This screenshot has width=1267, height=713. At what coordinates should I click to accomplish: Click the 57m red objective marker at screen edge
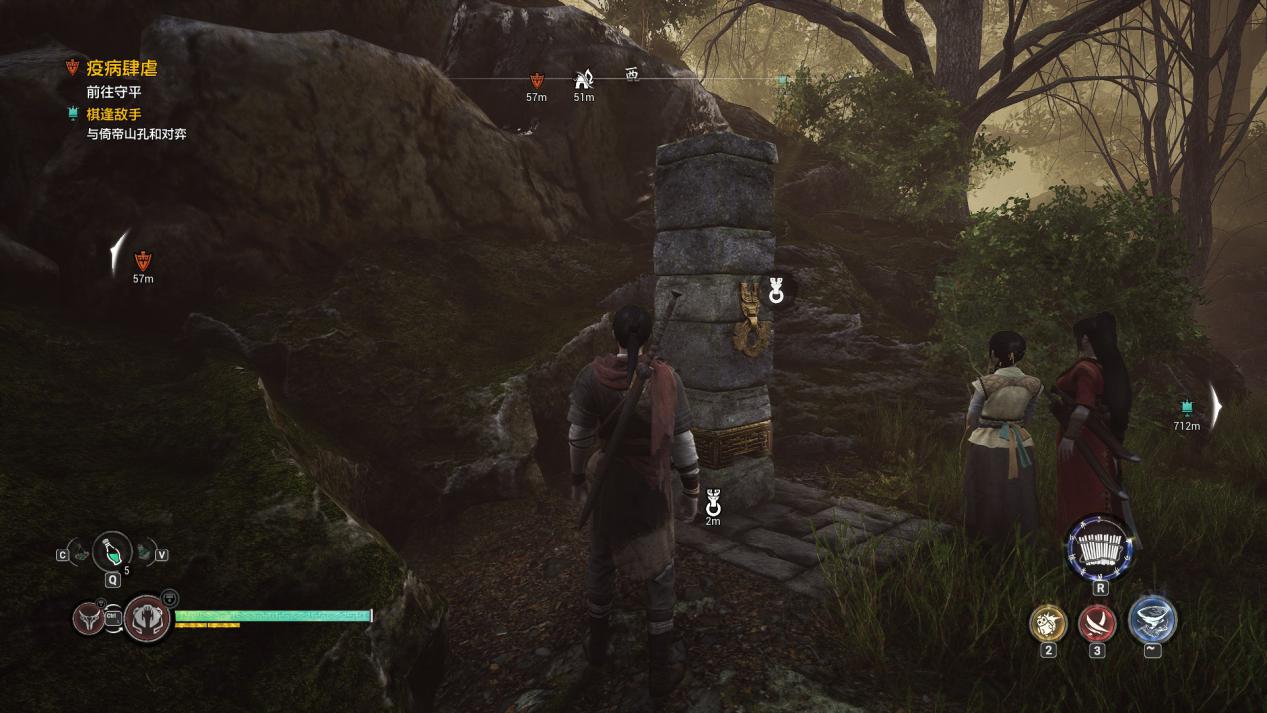[143, 262]
